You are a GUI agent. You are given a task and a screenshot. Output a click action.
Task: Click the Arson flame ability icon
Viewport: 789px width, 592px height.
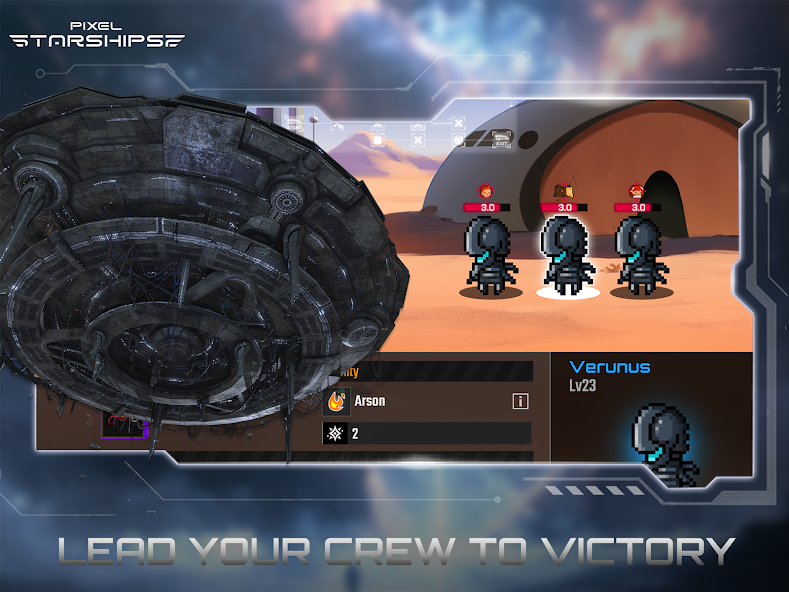pos(335,402)
